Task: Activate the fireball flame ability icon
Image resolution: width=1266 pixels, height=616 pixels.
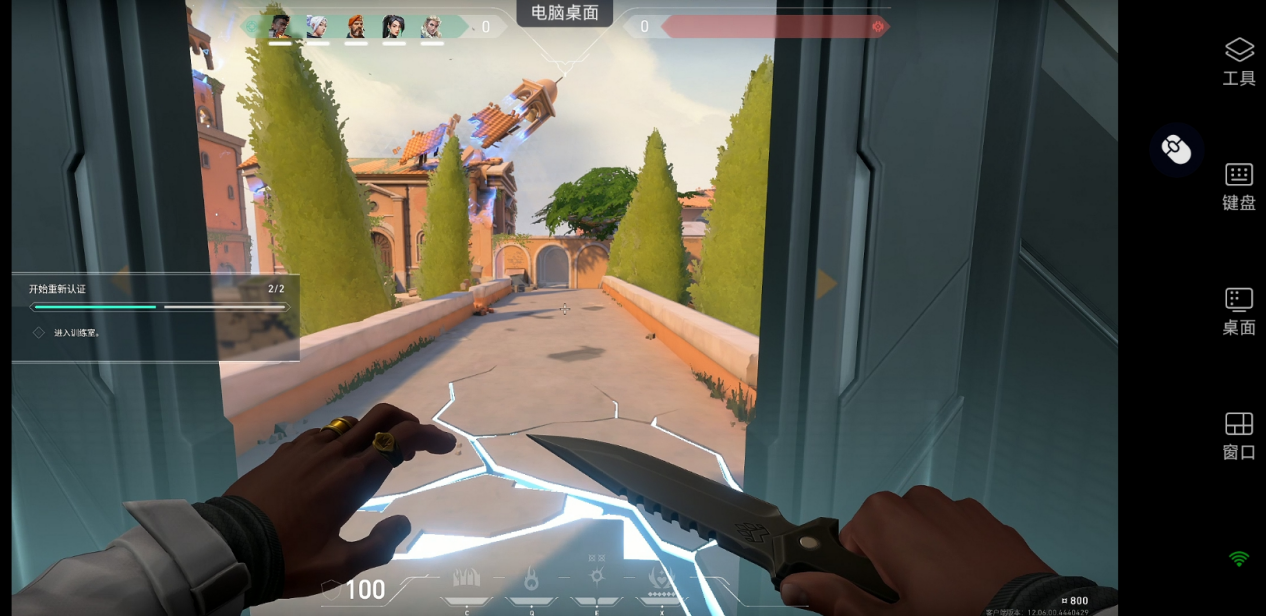Action: click(x=532, y=578)
